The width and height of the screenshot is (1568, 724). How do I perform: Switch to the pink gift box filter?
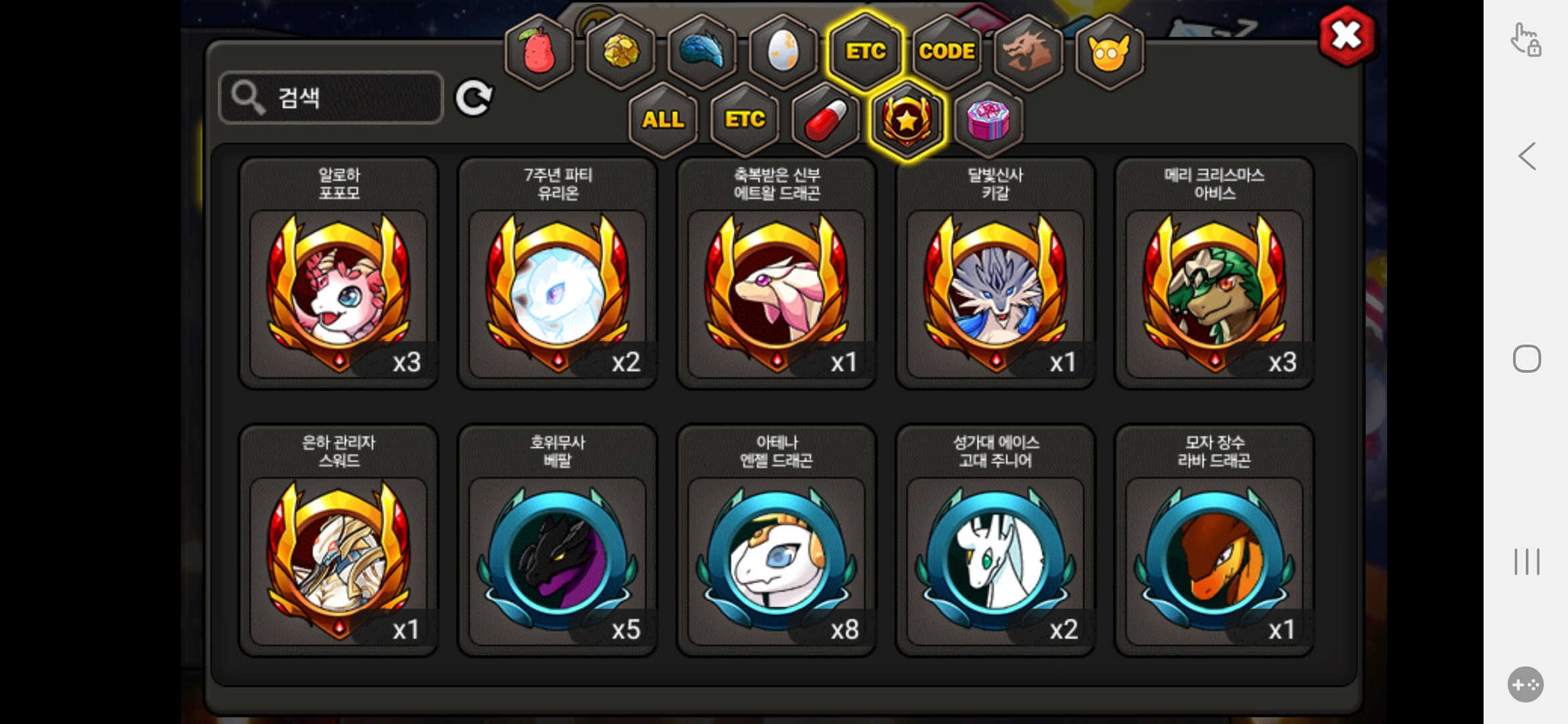tap(988, 120)
